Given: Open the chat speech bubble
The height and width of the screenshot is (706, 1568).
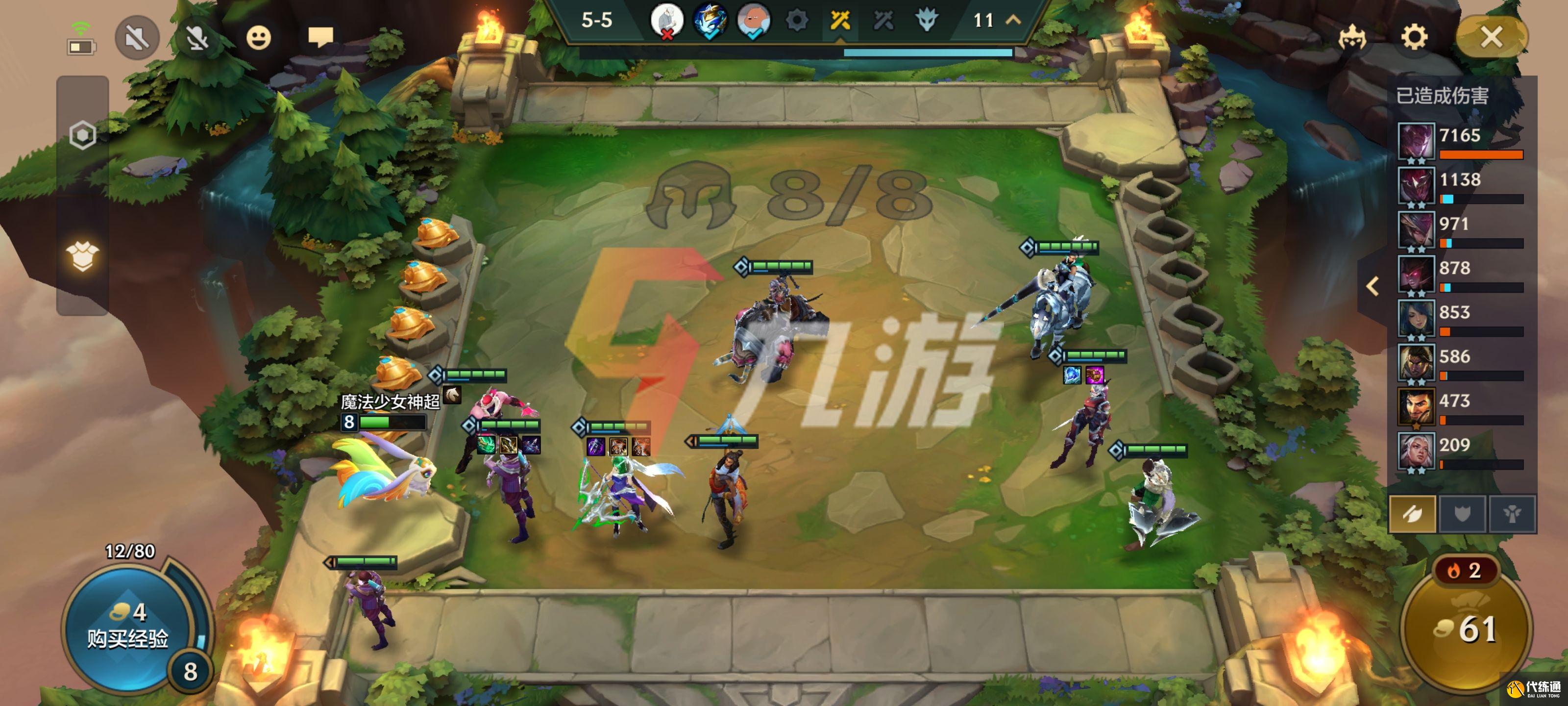Looking at the screenshot, I should tap(320, 37).
